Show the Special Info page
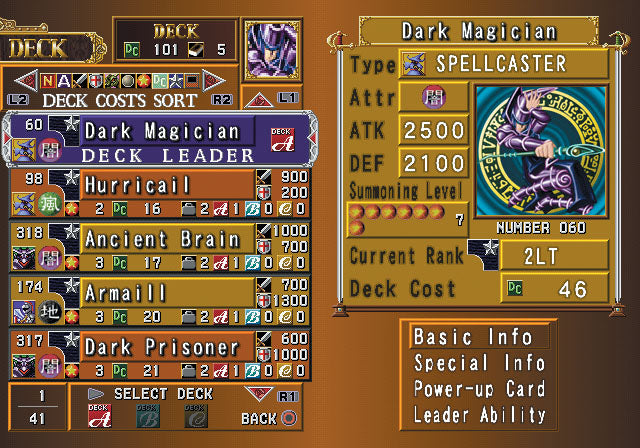 pos(480,363)
